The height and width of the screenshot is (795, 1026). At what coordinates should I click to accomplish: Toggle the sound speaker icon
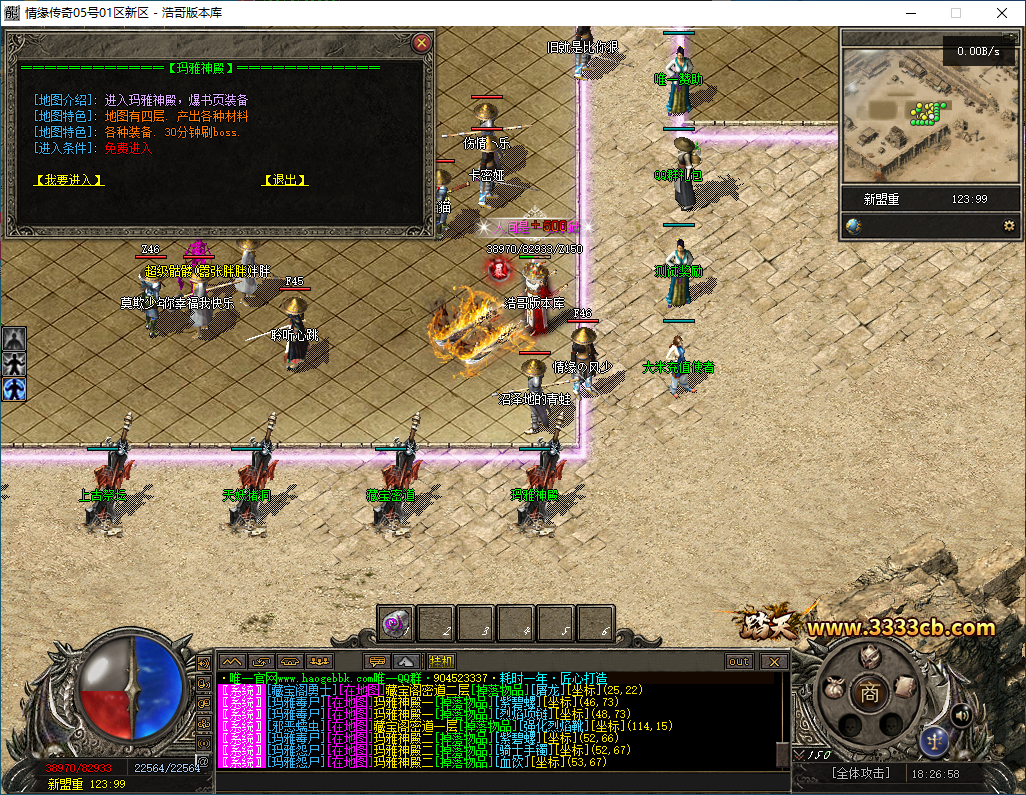tap(961, 714)
